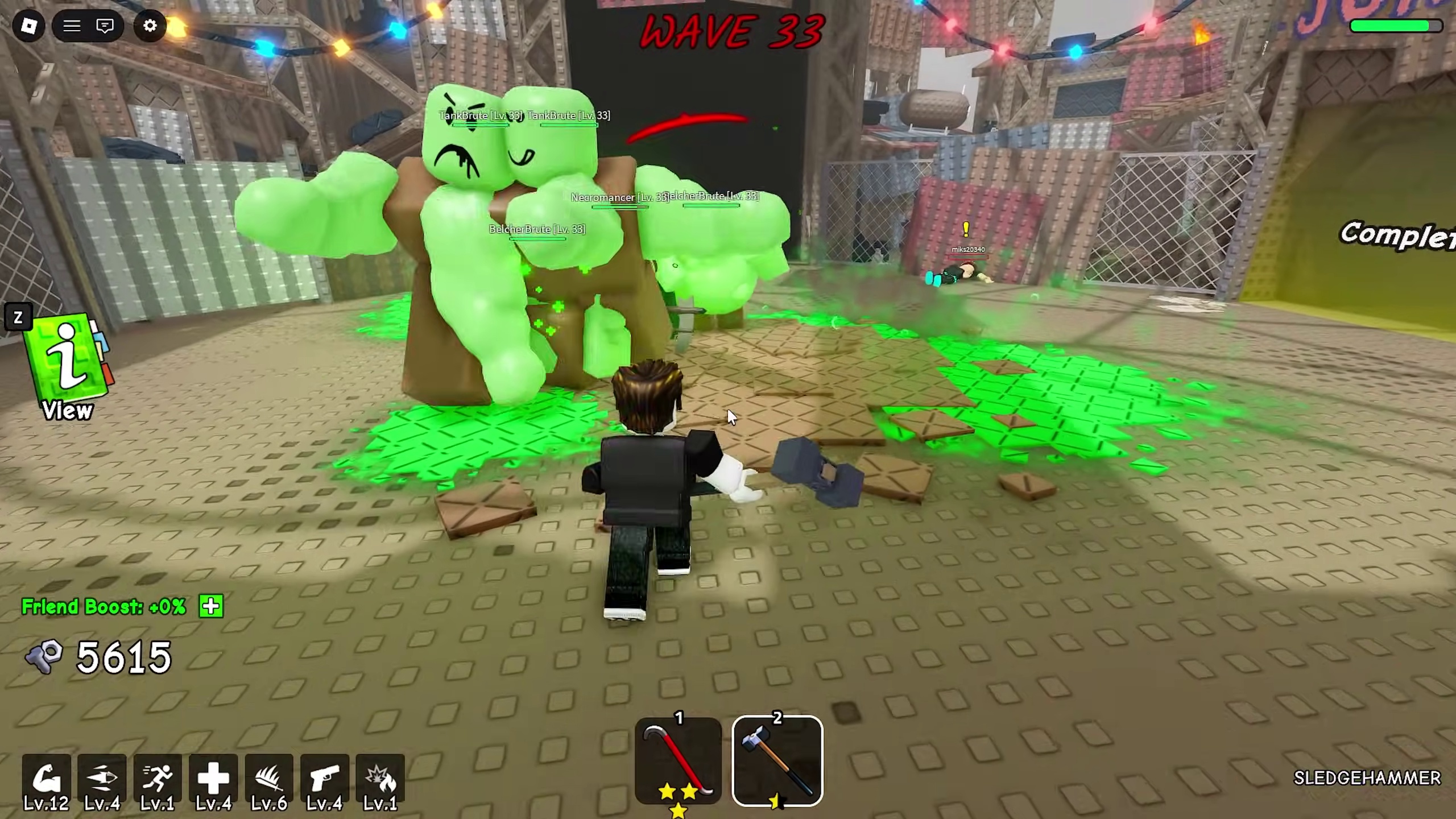This screenshot has height=819, width=1456.
Task: Toggle the chat window icon
Action: [105, 26]
